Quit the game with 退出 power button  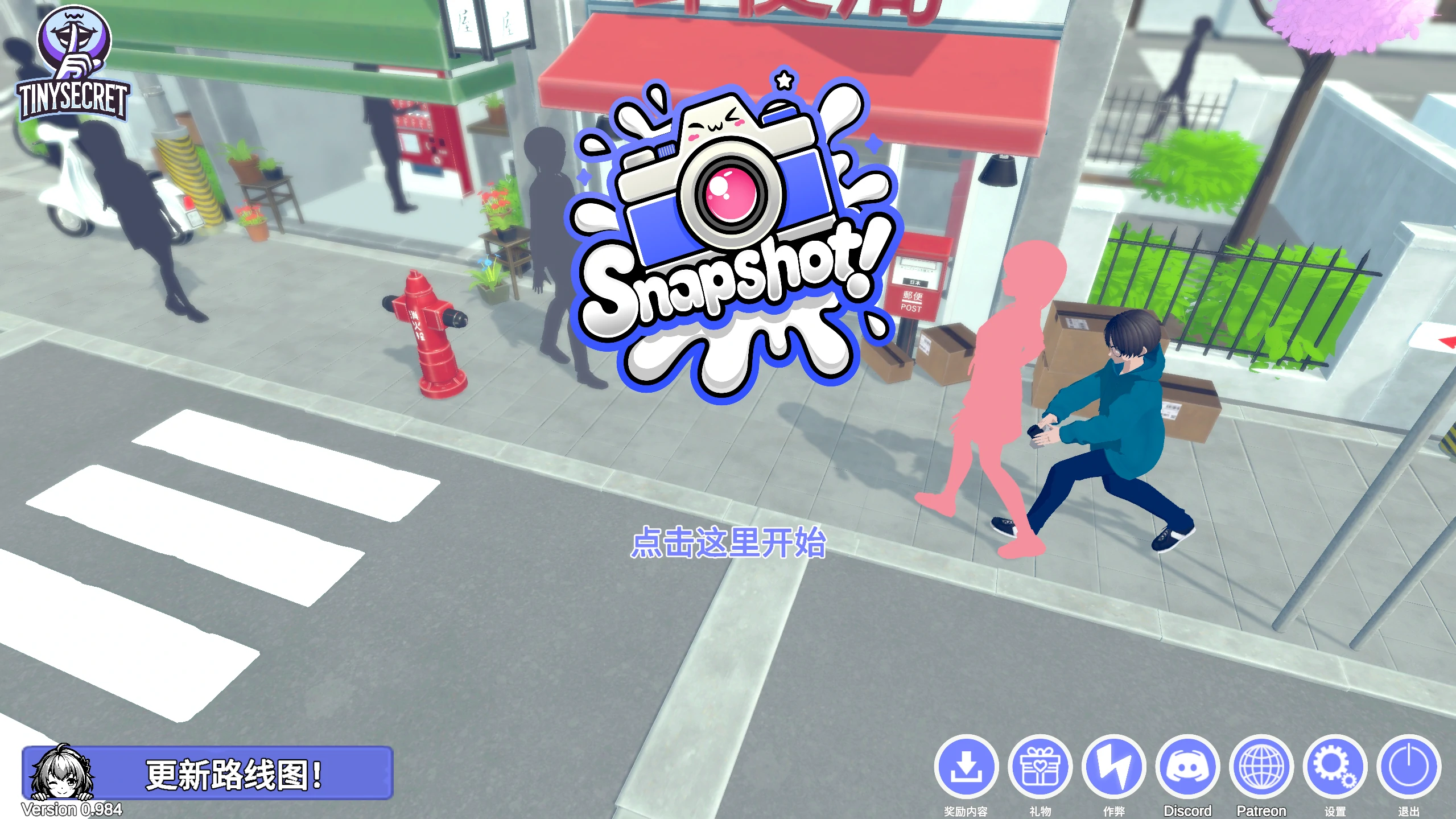pyautogui.click(x=1409, y=767)
